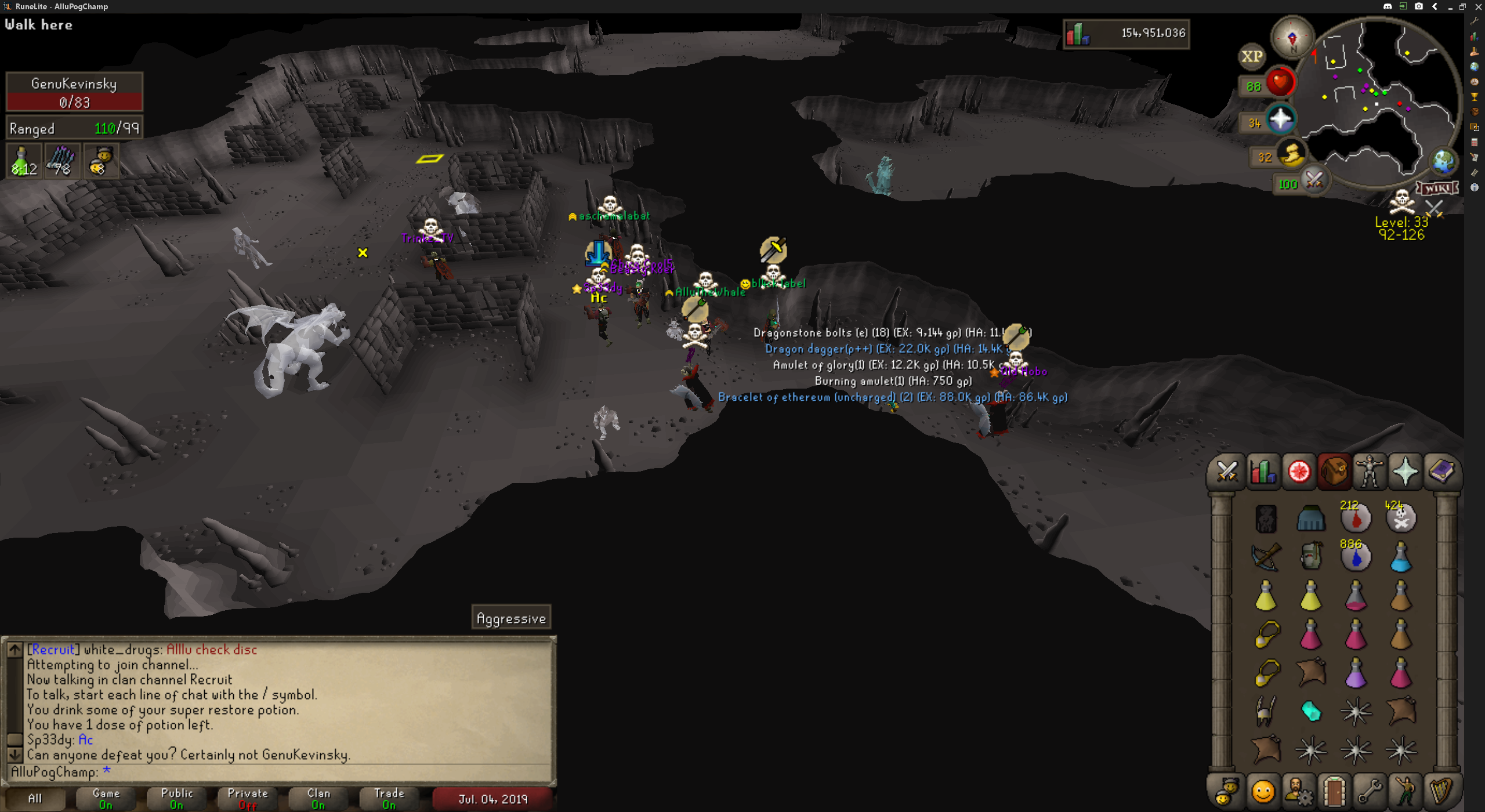Open the Worn Equipment tab
The image size is (1485, 812).
coord(1370,471)
